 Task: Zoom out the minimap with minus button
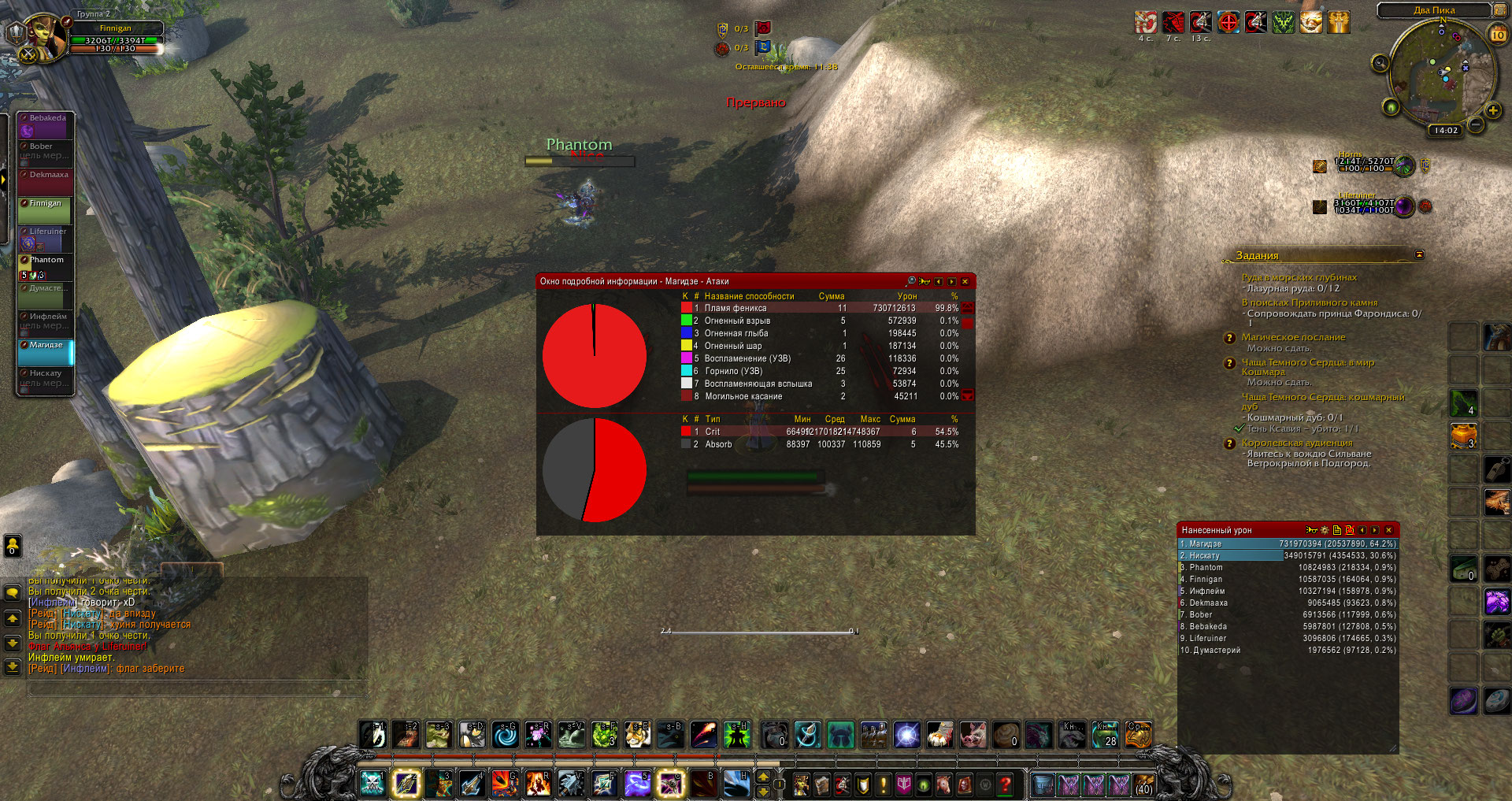click(x=1477, y=124)
